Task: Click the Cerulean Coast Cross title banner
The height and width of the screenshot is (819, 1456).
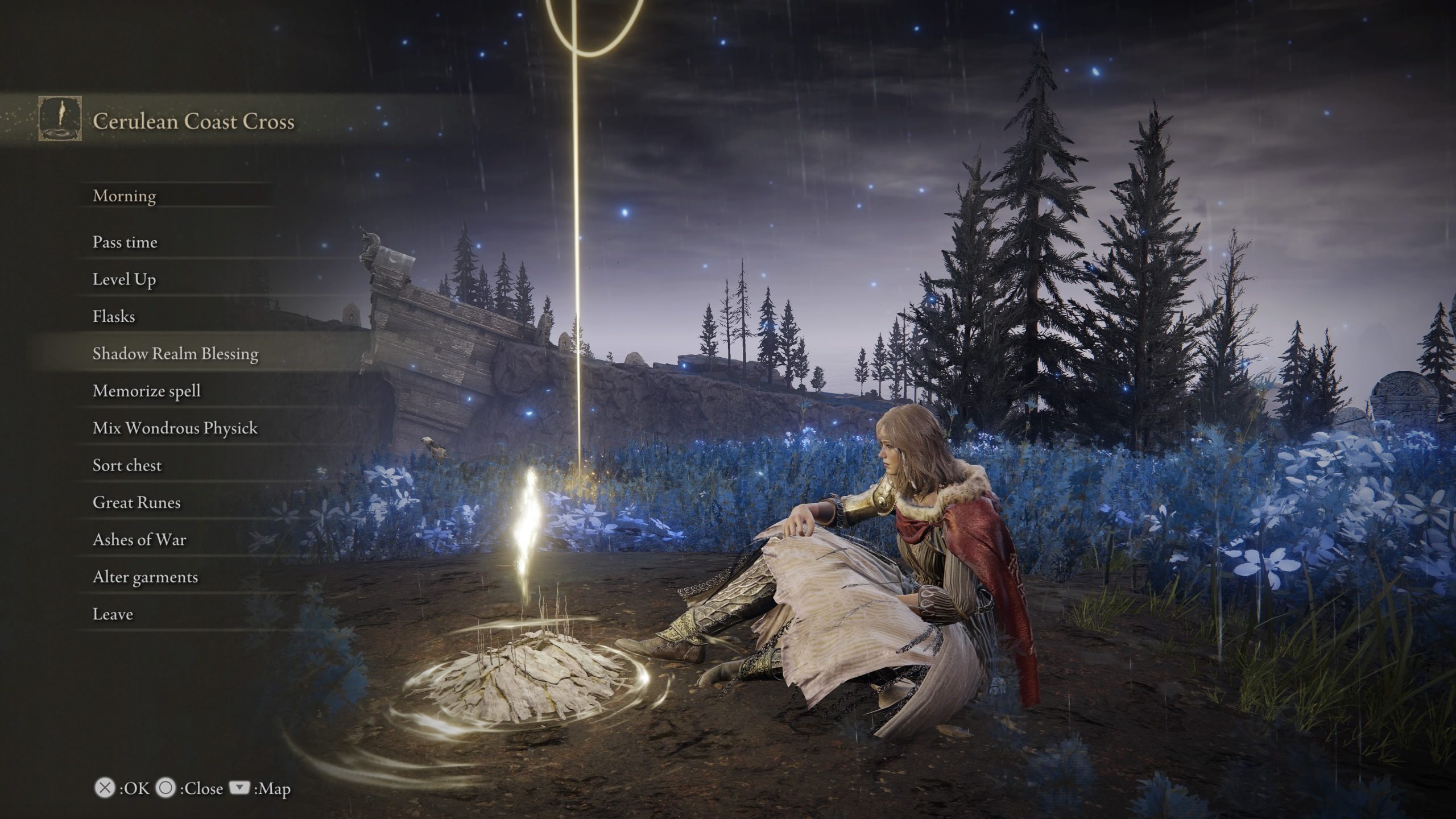Action: tap(193, 122)
